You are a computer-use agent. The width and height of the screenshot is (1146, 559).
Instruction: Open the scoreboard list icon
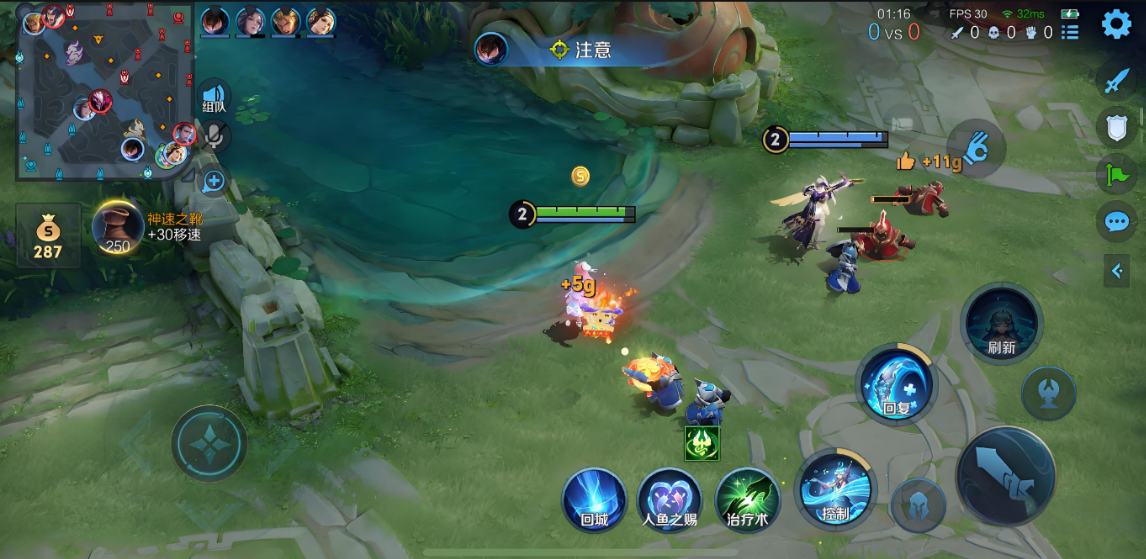coord(1070,32)
